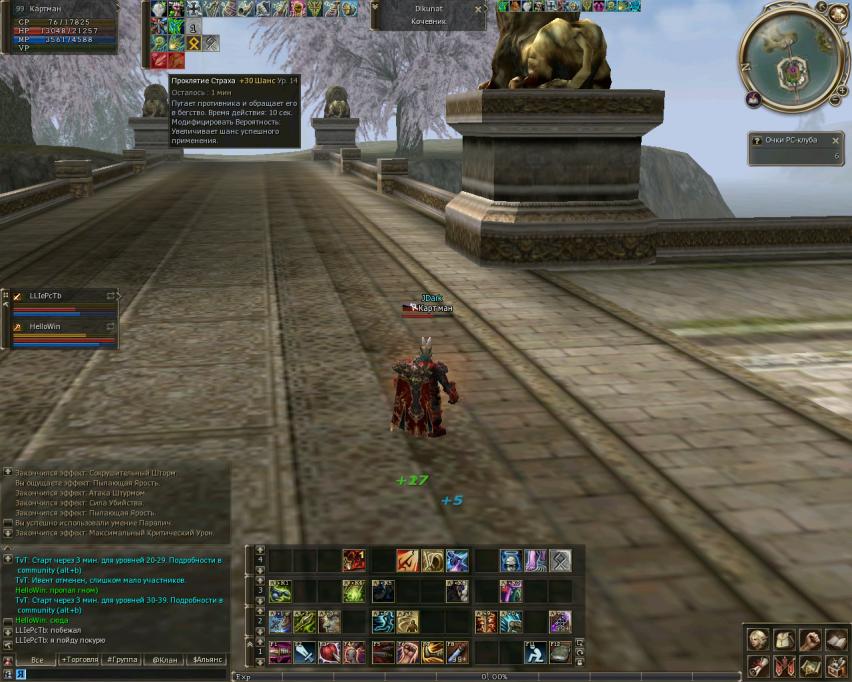Close the Dikunat target window
The image size is (852, 682).
click(477, 8)
